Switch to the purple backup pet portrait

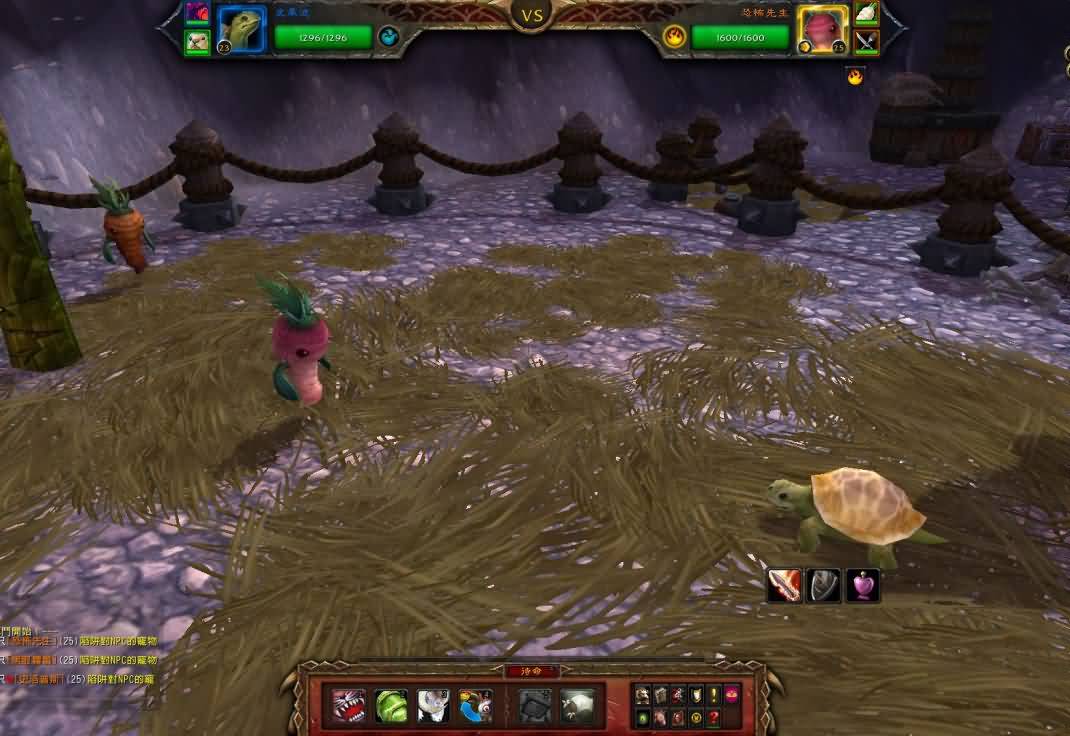click(x=197, y=13)
